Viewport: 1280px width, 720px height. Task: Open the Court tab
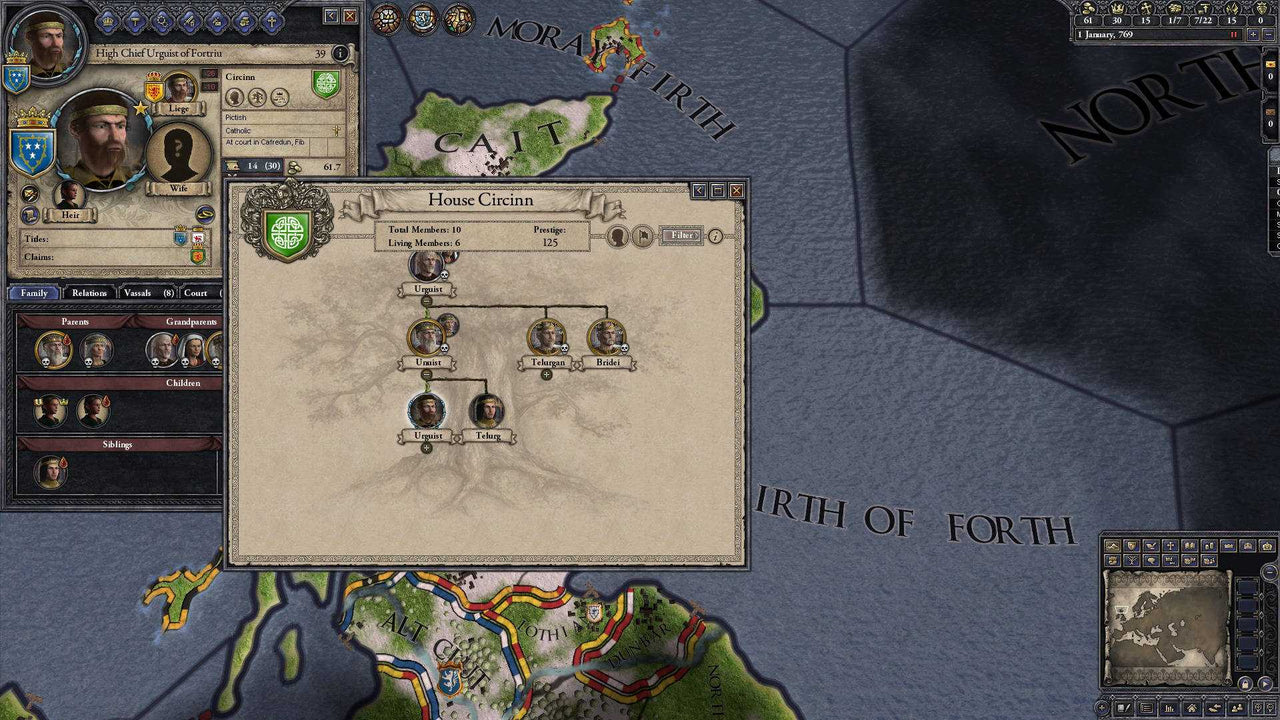pyautogui.click(x=196, y=292)
